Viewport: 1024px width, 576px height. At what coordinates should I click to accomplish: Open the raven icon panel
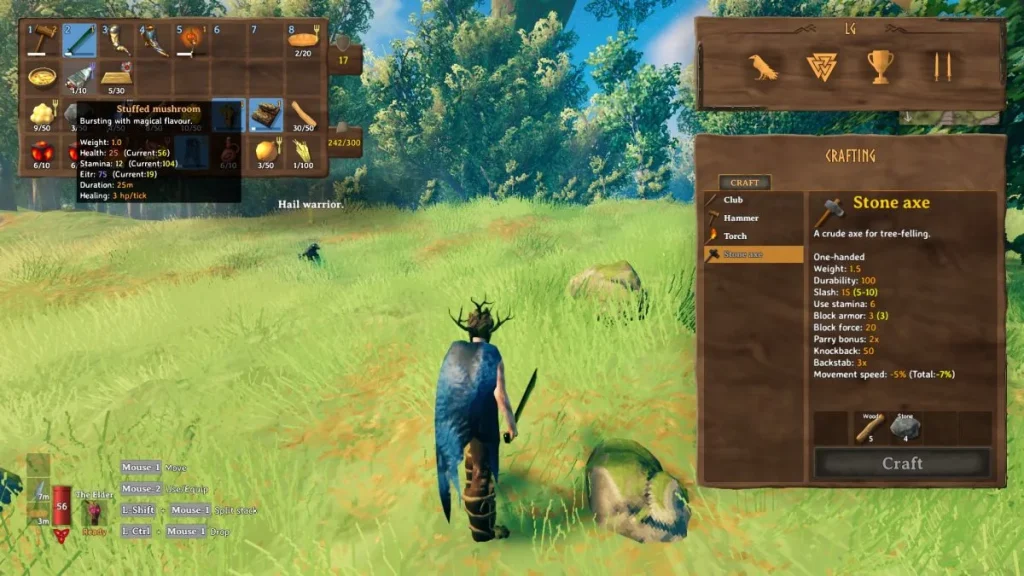[764, 67]
